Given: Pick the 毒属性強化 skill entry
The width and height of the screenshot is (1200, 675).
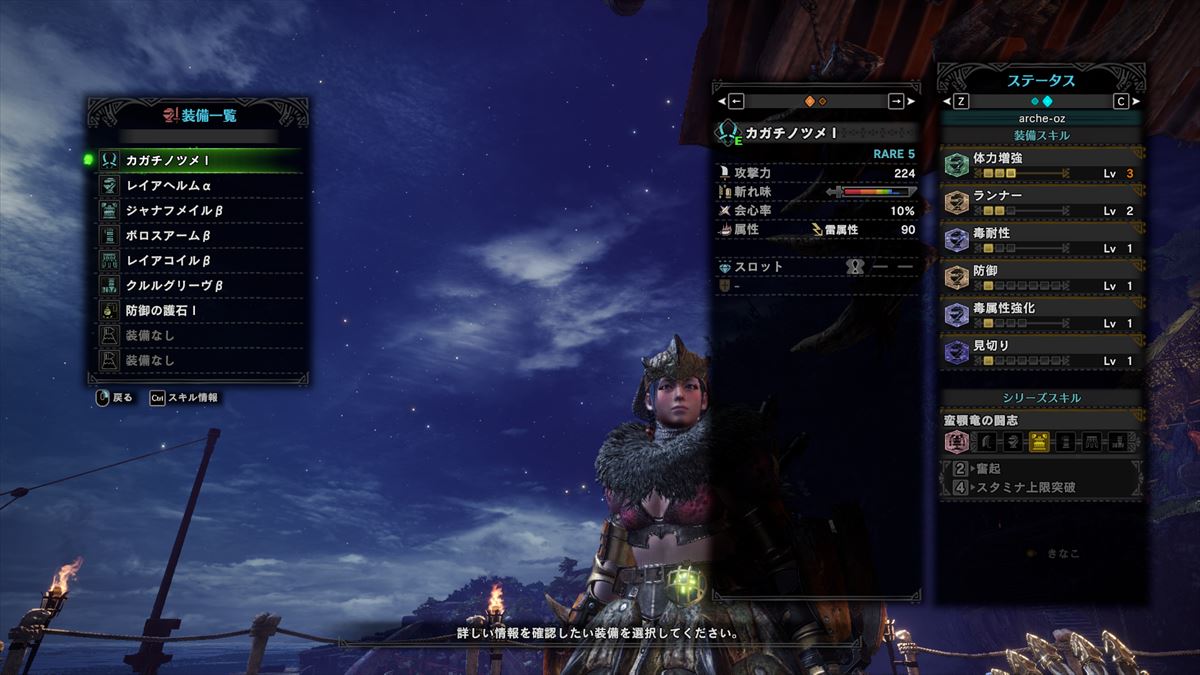Looking at the screenshot, I should tap(1041, 315).
